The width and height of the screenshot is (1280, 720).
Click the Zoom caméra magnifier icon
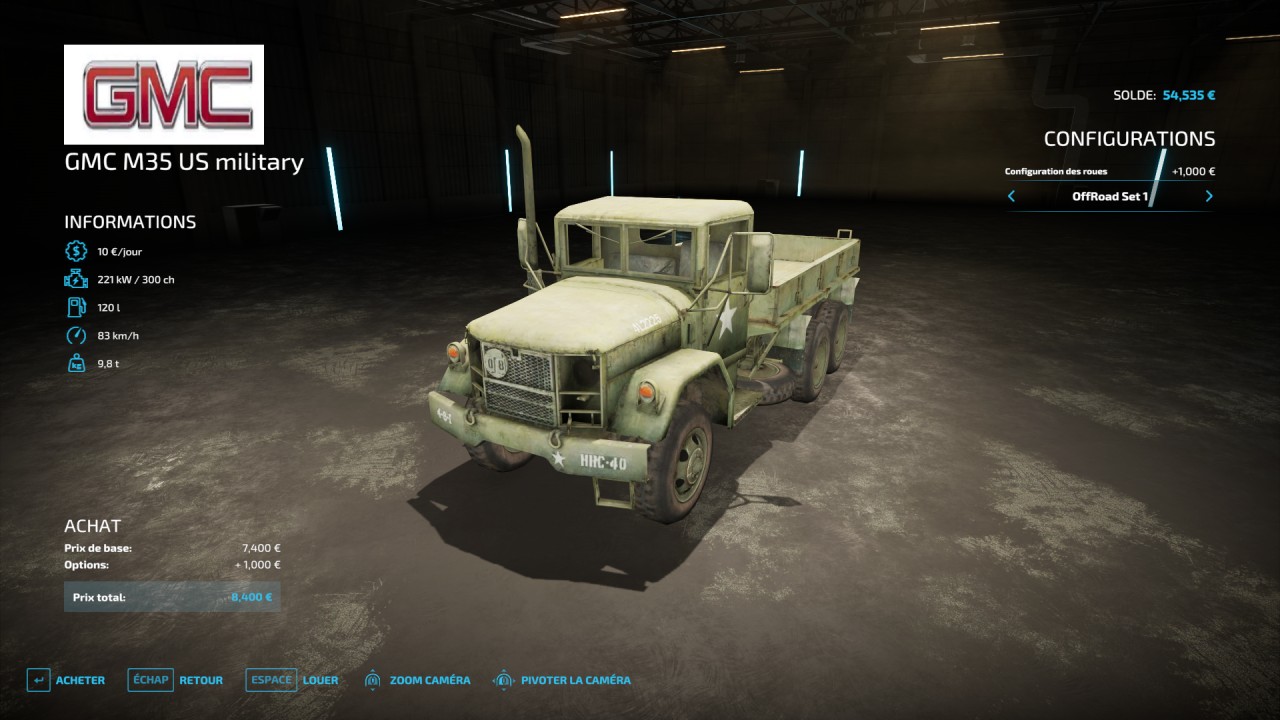pos(371,679)
